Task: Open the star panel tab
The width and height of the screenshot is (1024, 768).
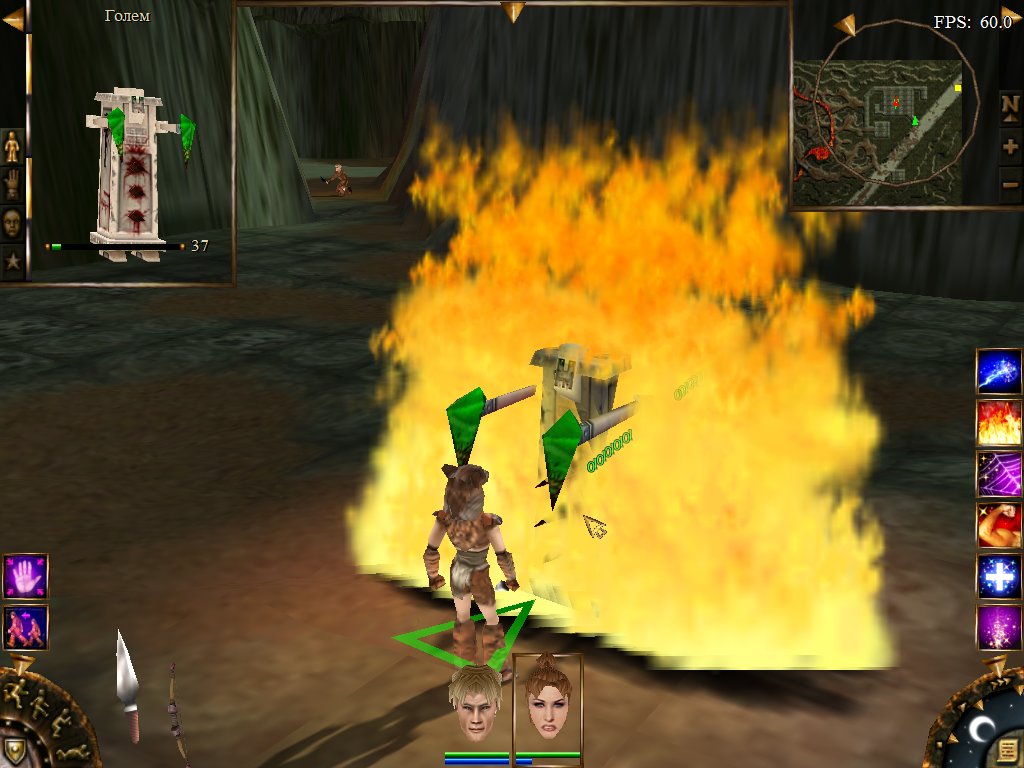Action: (12, 262)
